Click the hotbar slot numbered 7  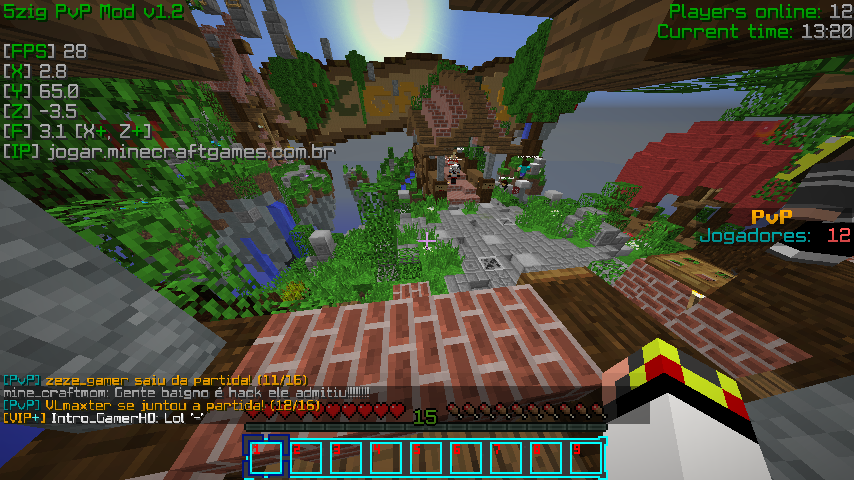click(506, 458)
